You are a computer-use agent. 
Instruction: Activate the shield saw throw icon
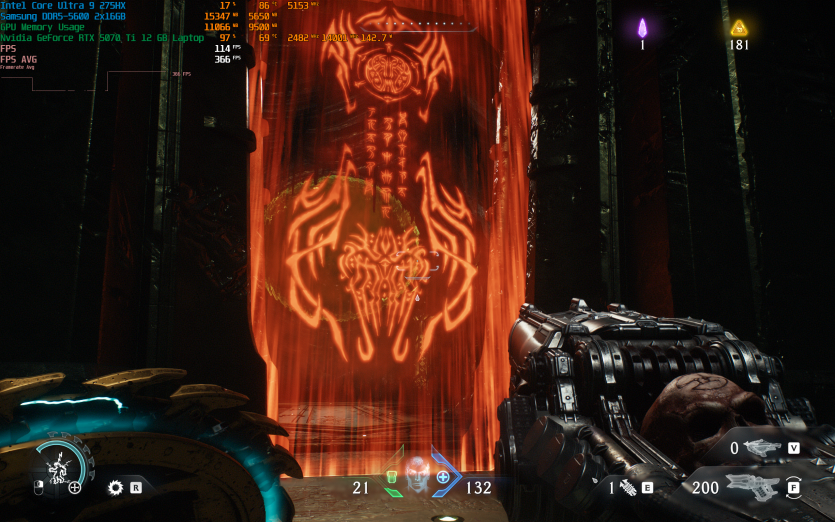(116, 488)
